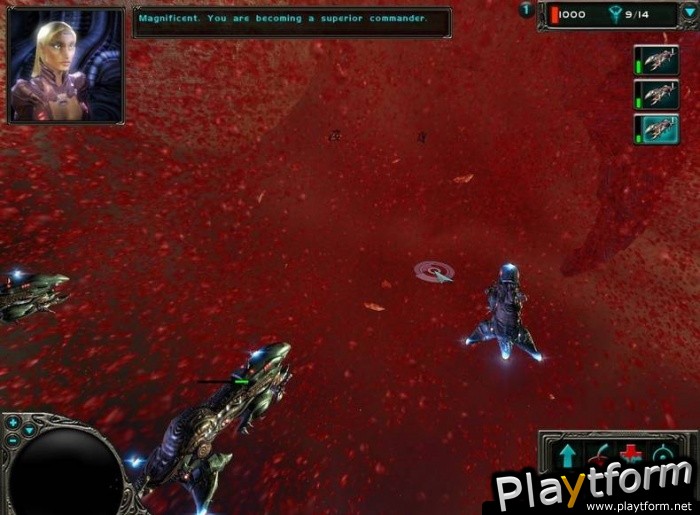This screenshot has width=700, height=515.
Task: Select the highlighted ship in the unit list
Action: click(x=656, y=128)
